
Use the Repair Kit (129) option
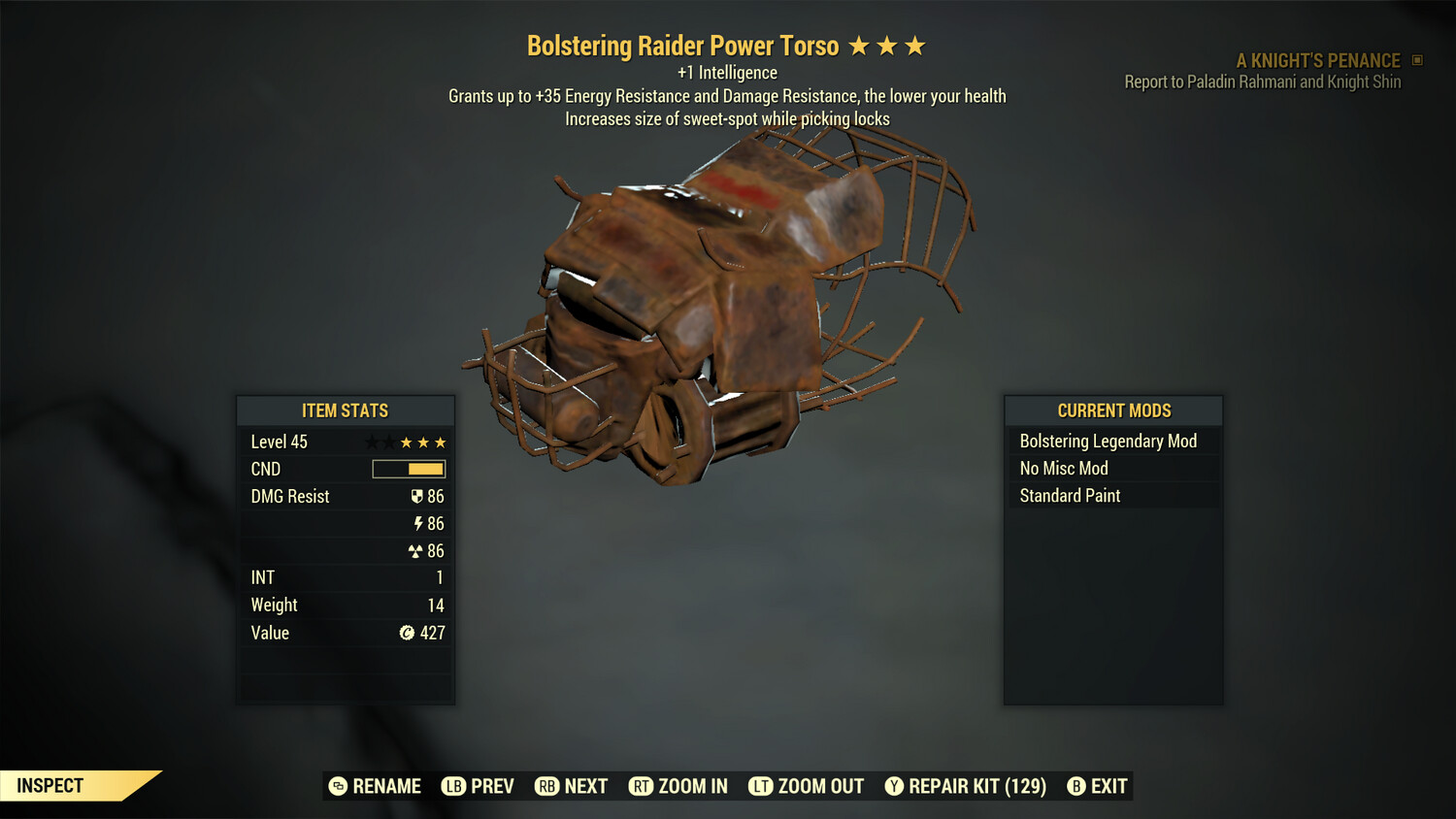(966, 786)
